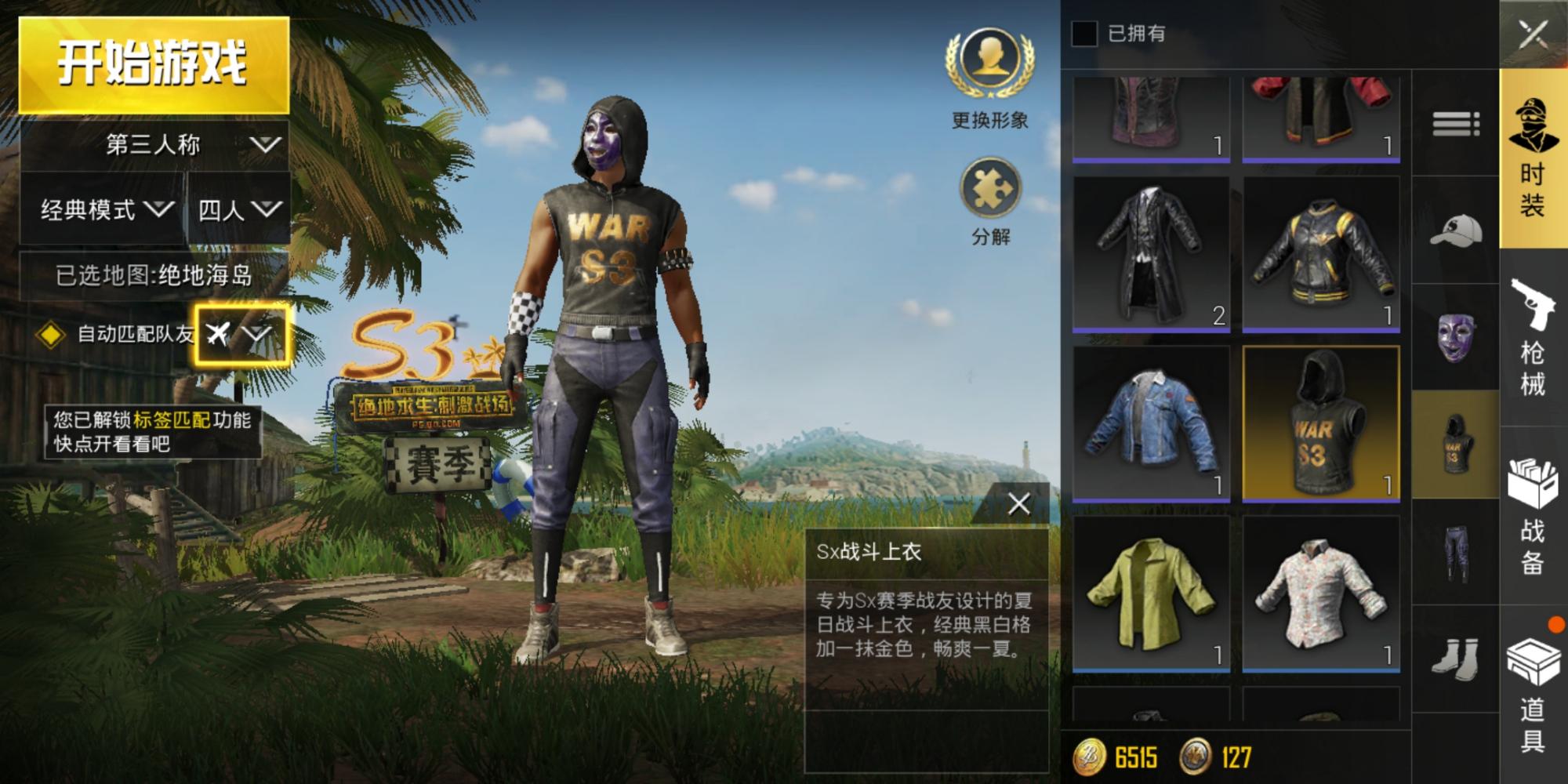1568x784 pixels.
Task: Open the cap headwear category icon
Action: point(1455,231)
